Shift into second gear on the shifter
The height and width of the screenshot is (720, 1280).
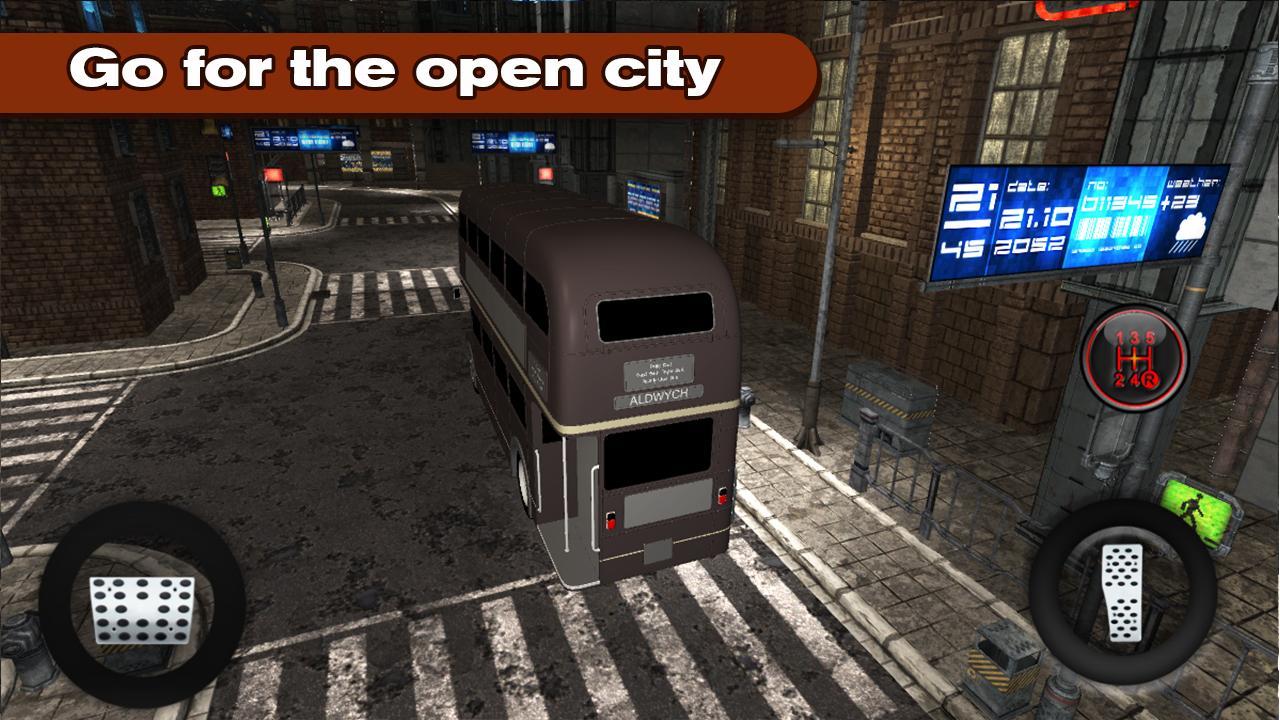[1119, 379]
